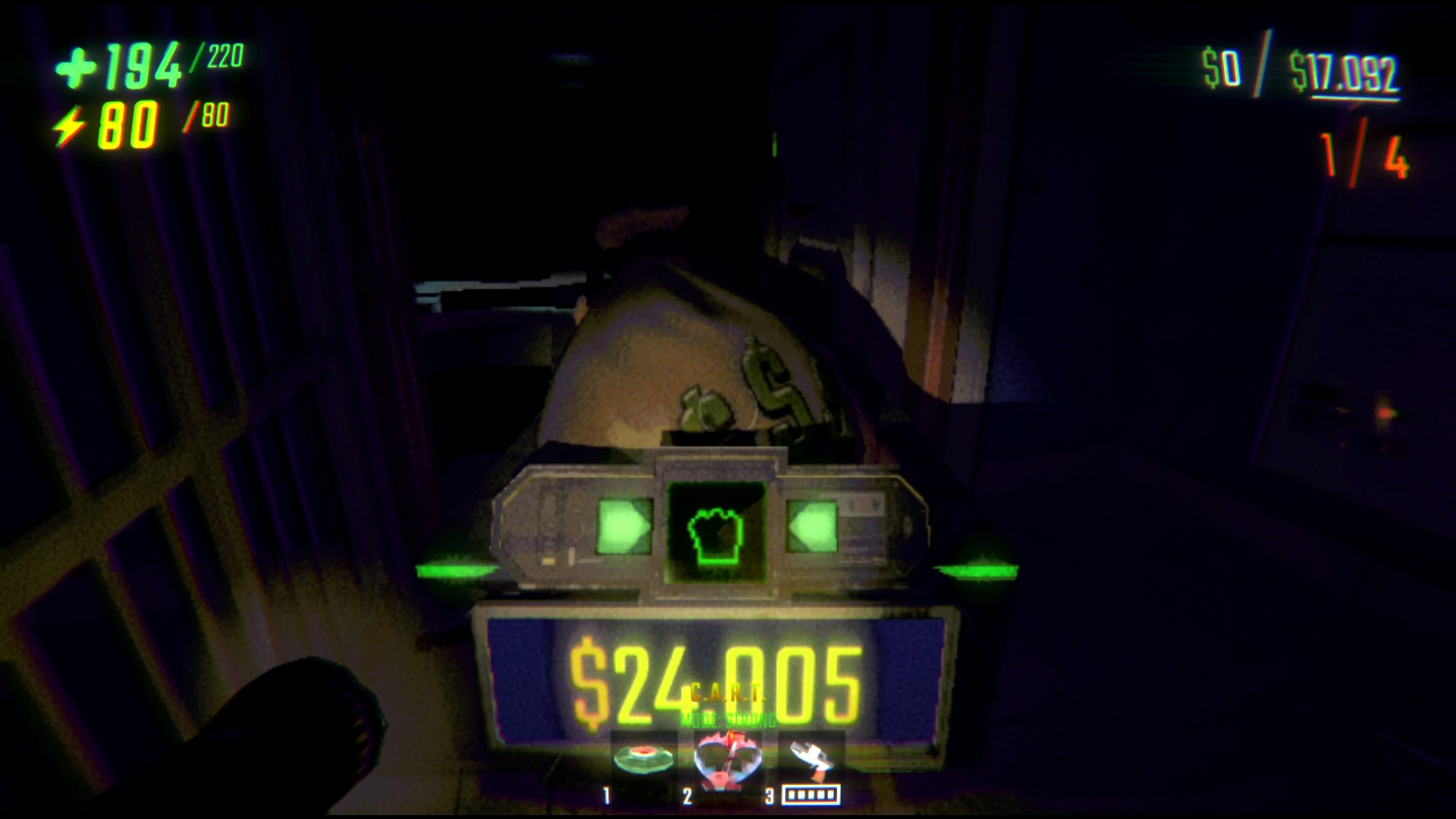Click the nail gun battery charge bar
The height and width of the screenshot is (819, 1456).
(811, 793)
